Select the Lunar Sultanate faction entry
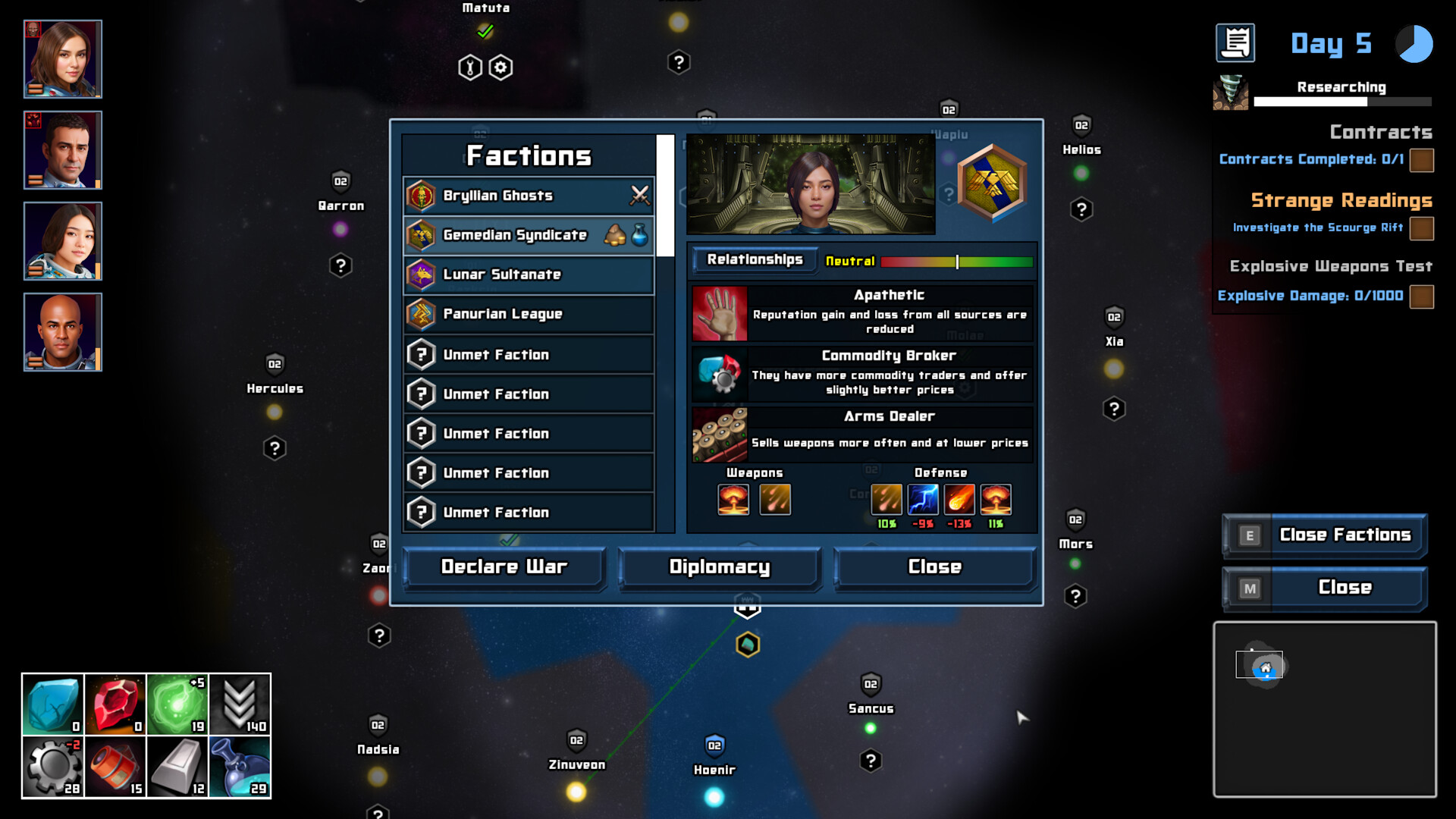 [x=528, y=275]
